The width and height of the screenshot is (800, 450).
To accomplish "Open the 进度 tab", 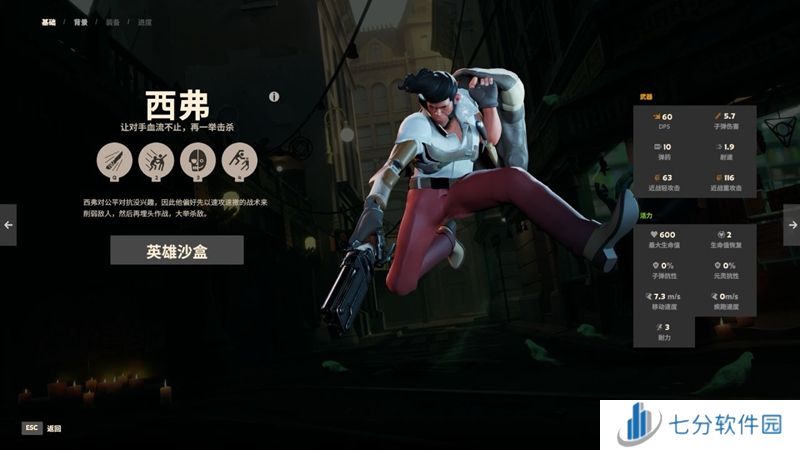I will (143, 20).
